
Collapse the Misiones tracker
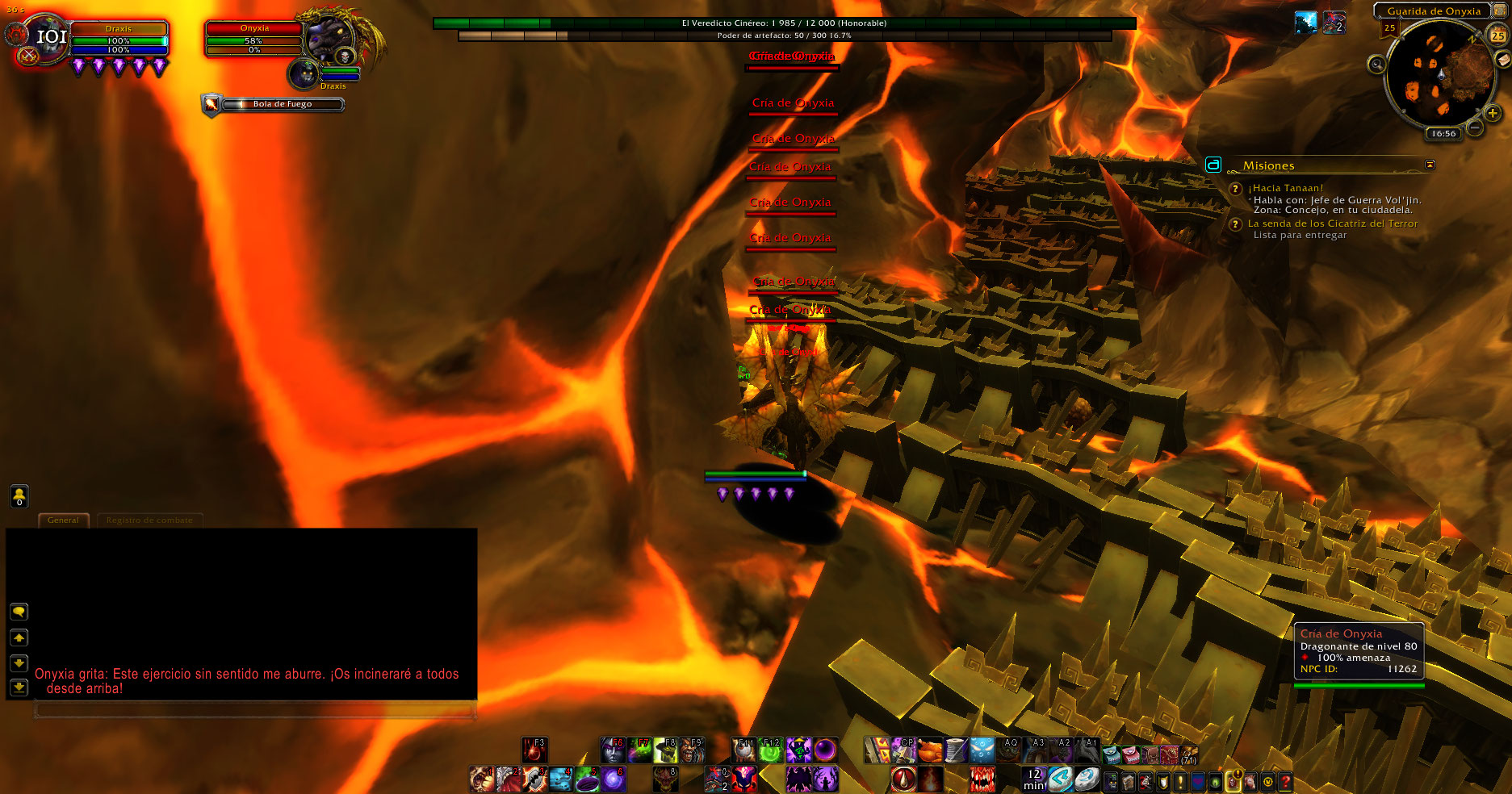pyautogui.click(x=1430, y=165)
